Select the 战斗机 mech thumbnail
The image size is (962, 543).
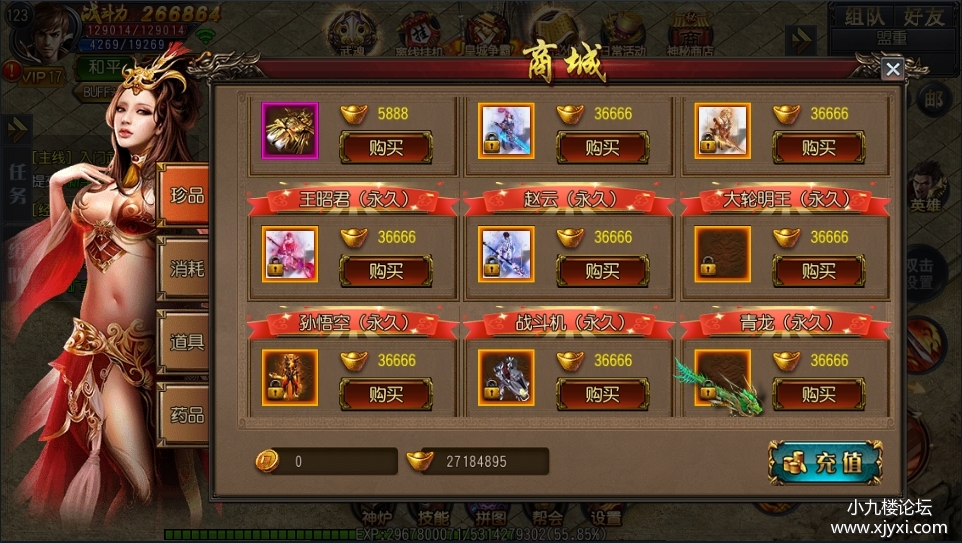506,377
